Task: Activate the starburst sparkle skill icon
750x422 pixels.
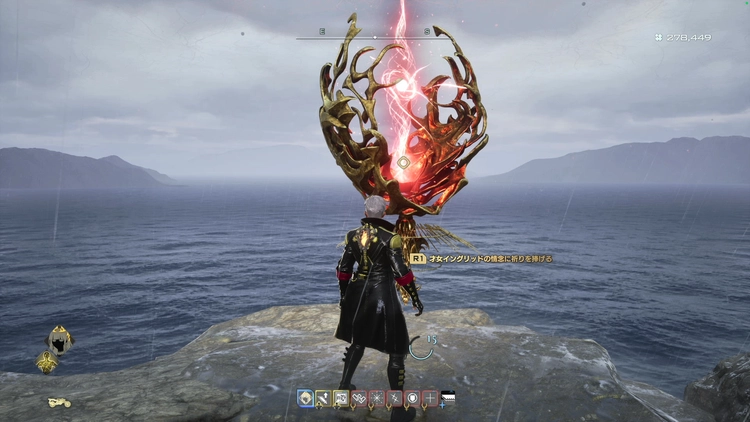Action: (x=377, y=398)
